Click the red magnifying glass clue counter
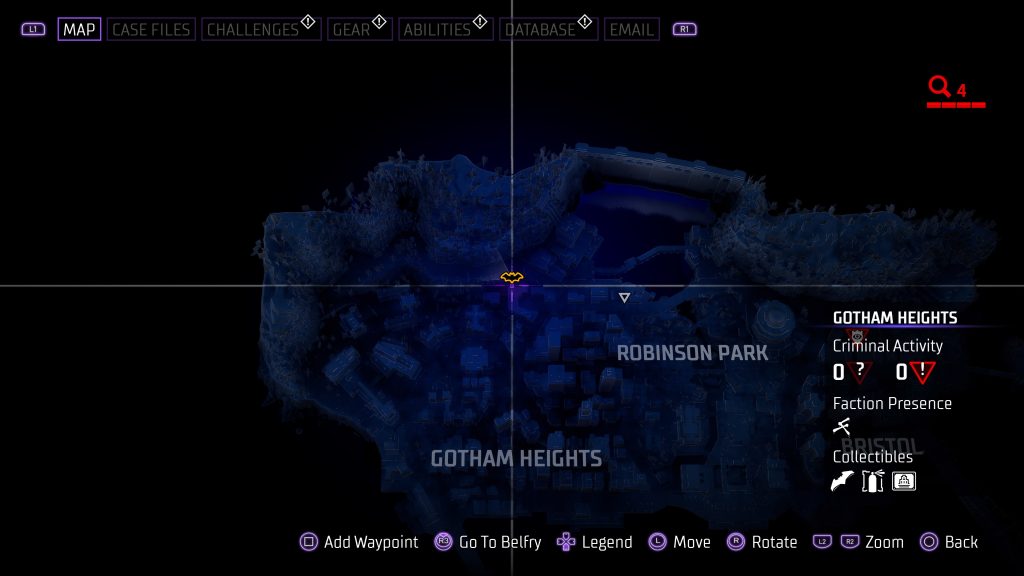Viewport: 1024px width, 576px height. coord(940,88)
